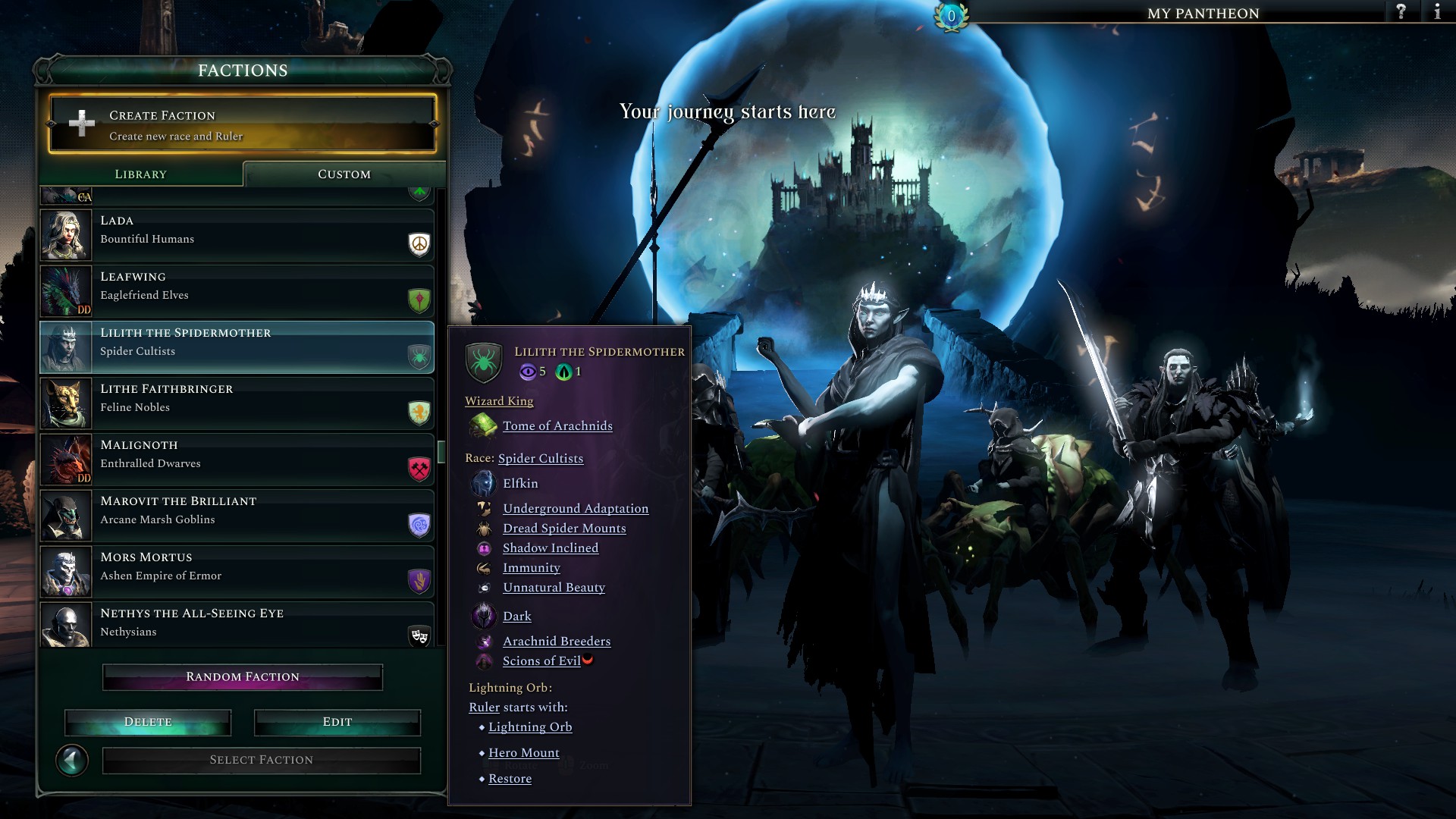
Task: Switch to the Library tab
Action: pos(140,174)
